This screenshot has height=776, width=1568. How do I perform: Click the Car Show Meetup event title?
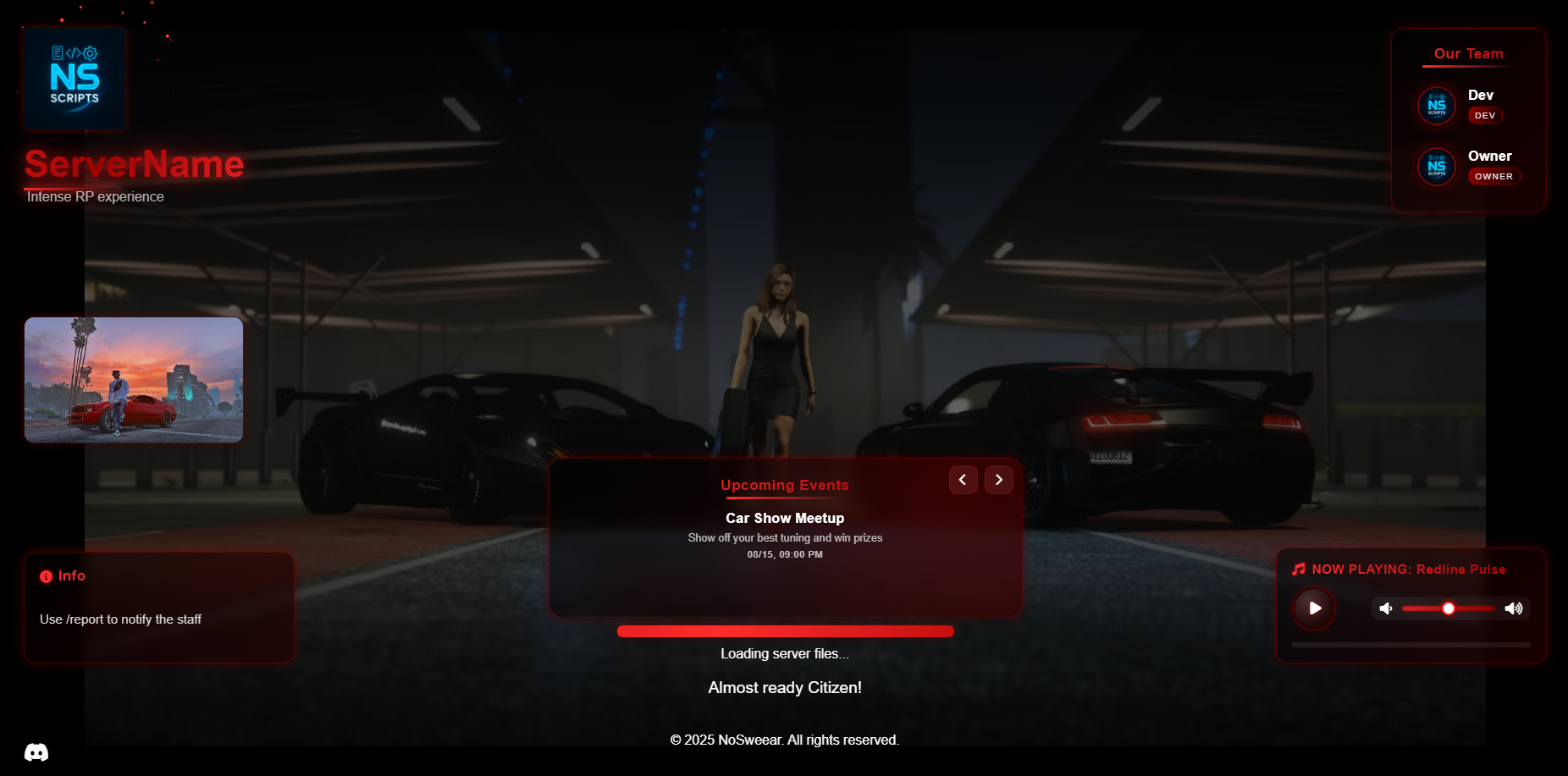(x=785, y=518)
